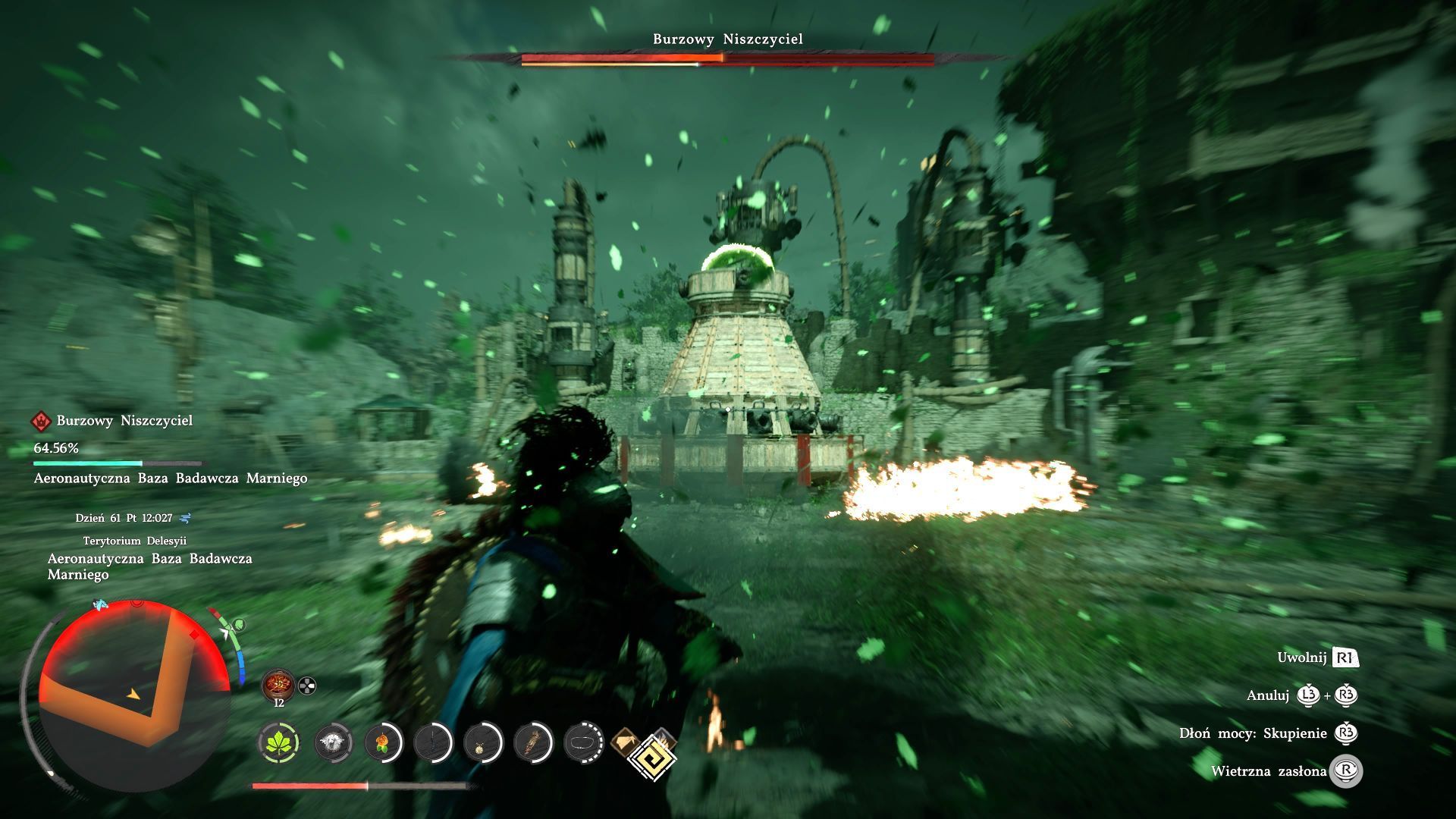Use the red stew food item
Viewport: 1456px width, 819px height.
278,685
